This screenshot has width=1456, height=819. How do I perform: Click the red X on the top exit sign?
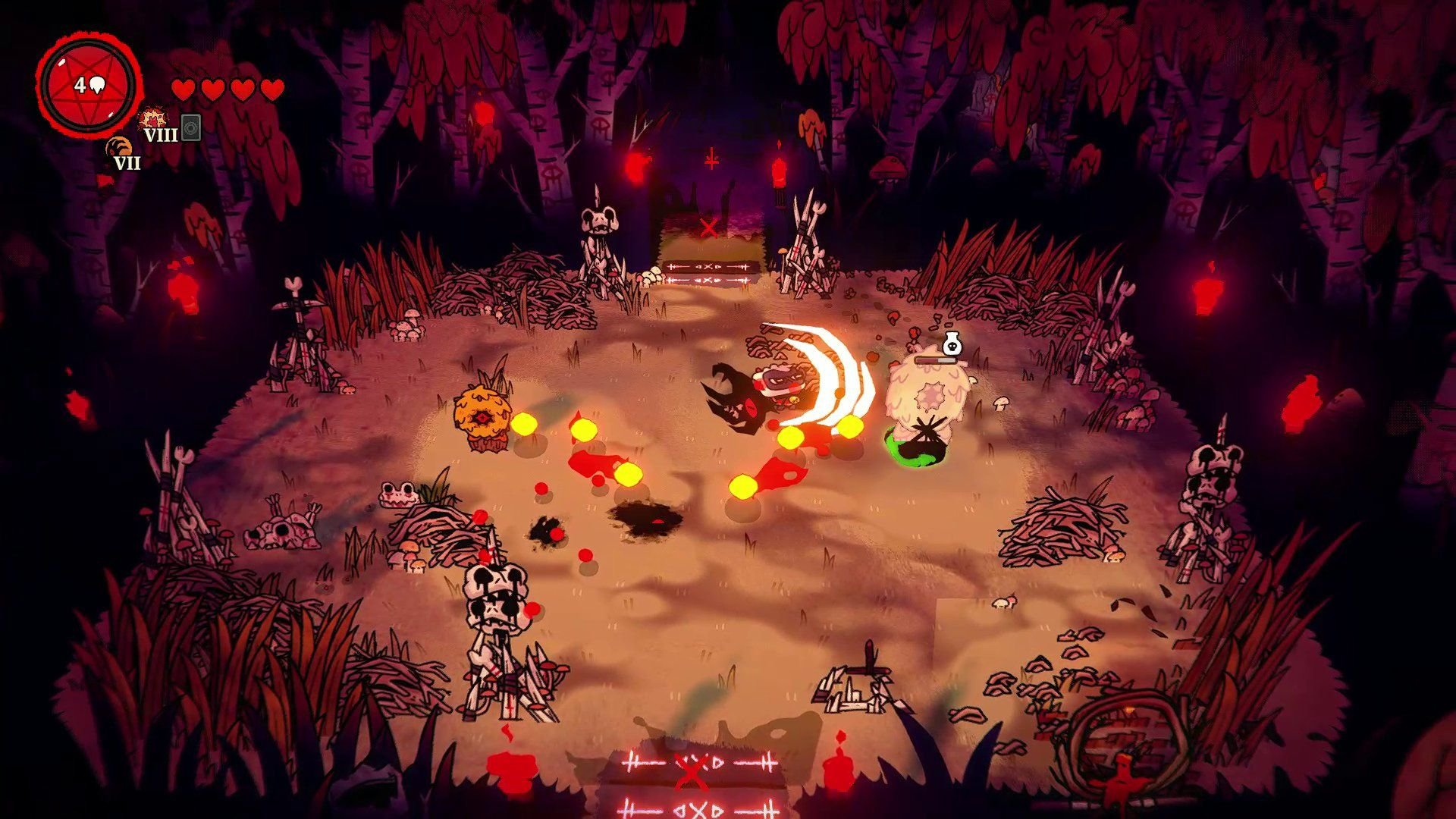pyautogui.click(x=711, y=227)
